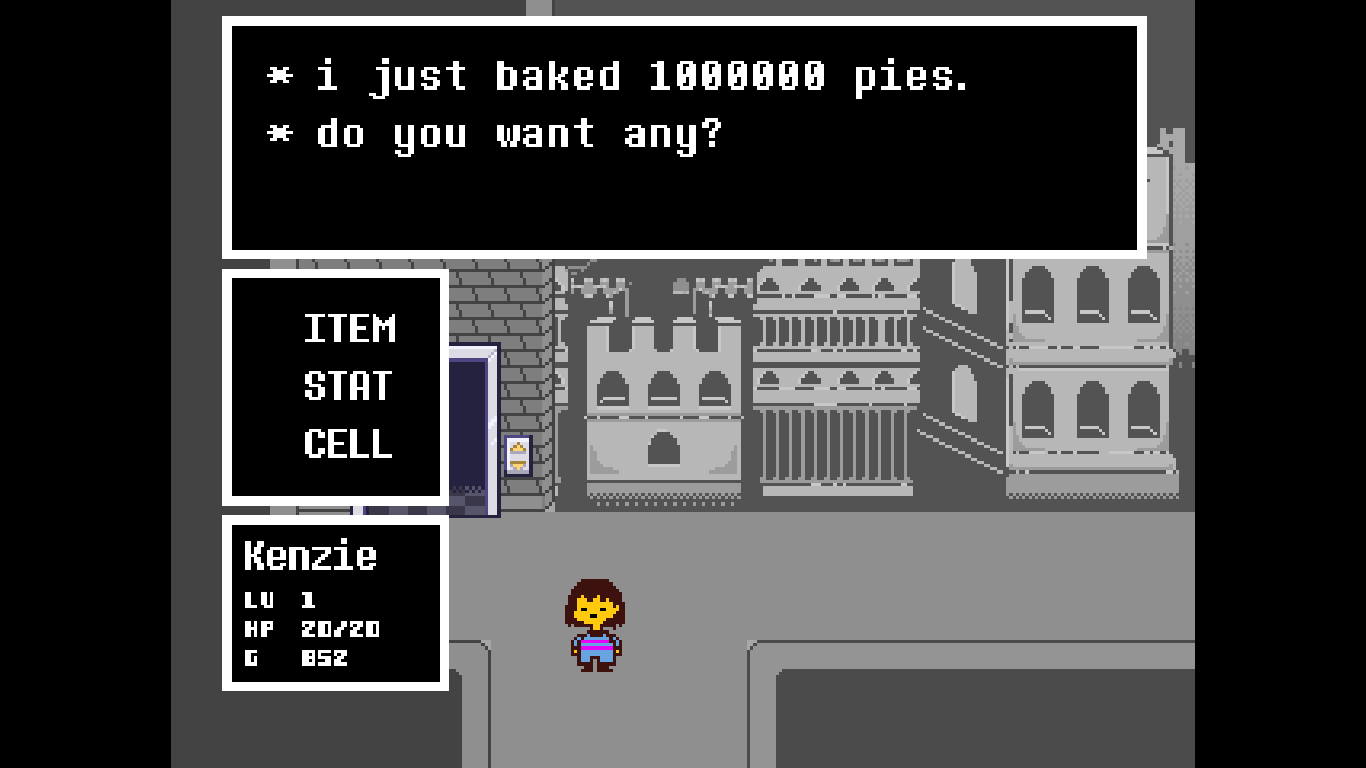Open the STAT menu entry

click(348, 387)
